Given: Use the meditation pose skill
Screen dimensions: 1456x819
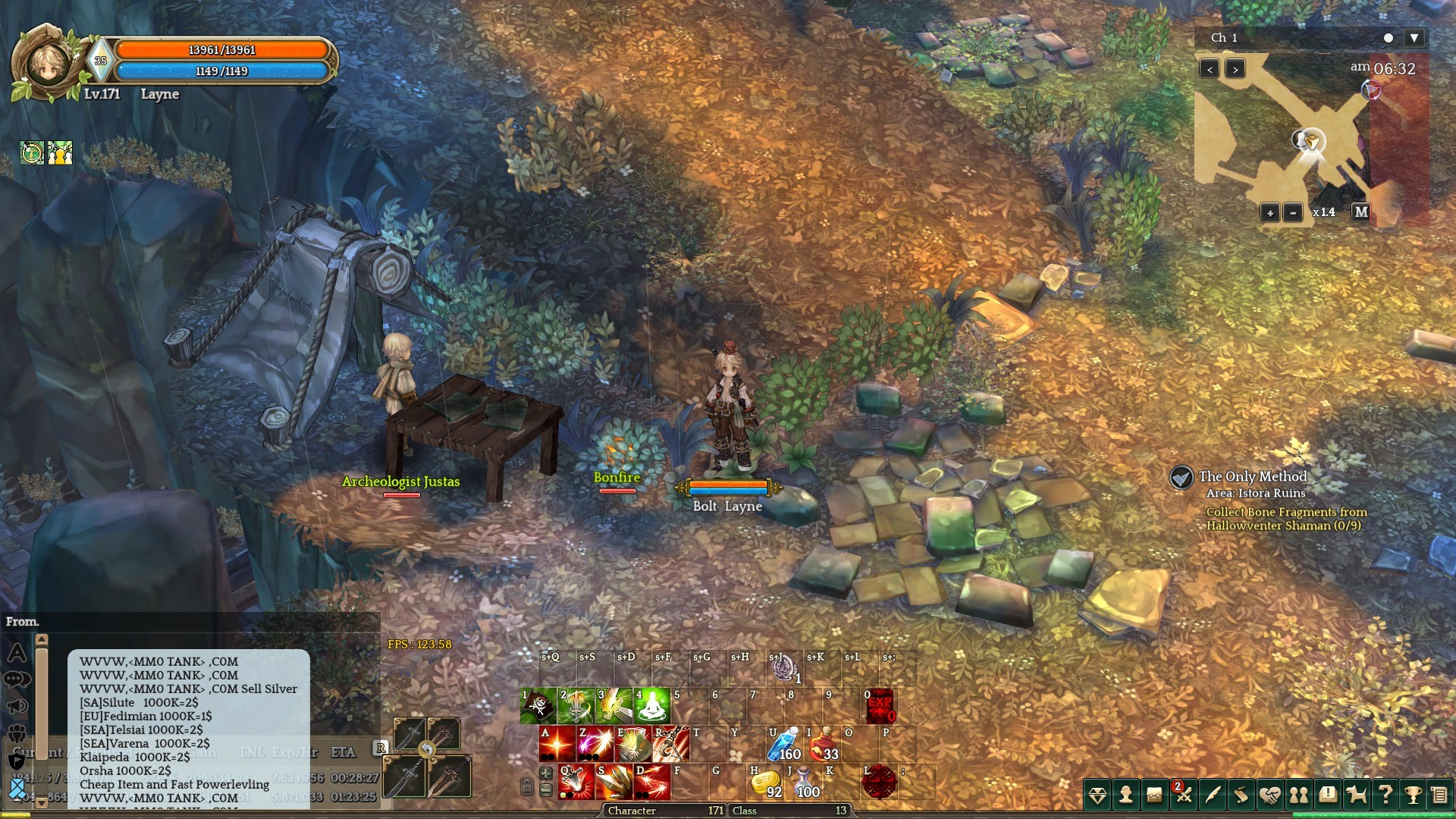Looking at the screenshot, I should (652, 706).
